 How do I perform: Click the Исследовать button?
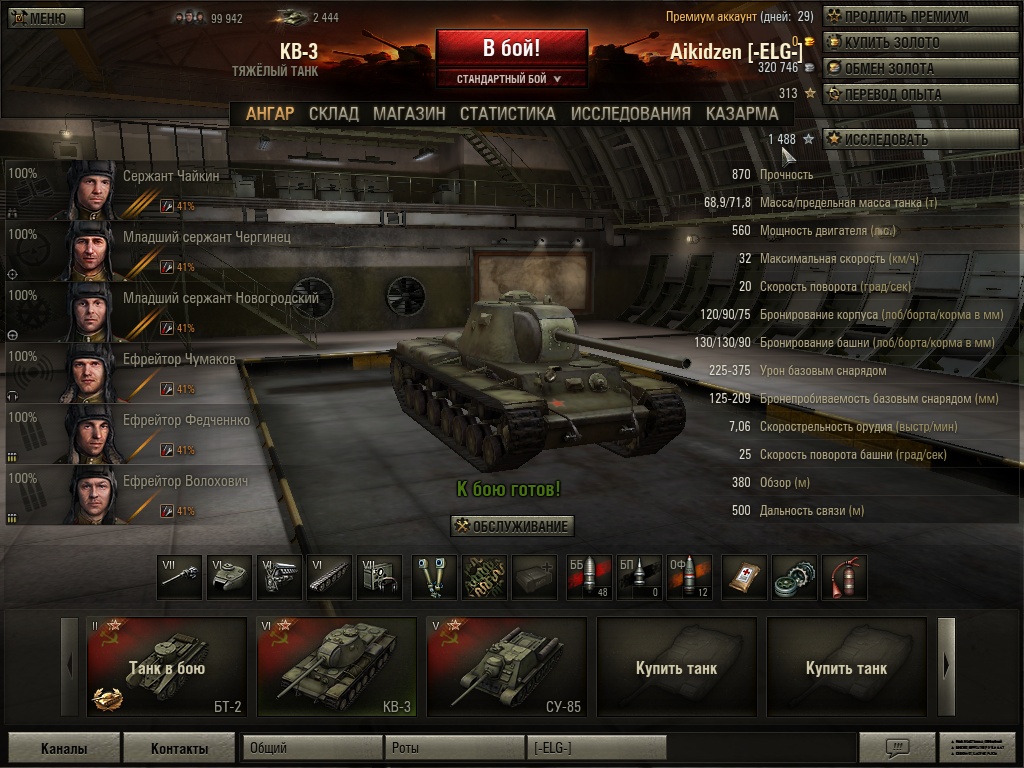(x=906, y=140)
